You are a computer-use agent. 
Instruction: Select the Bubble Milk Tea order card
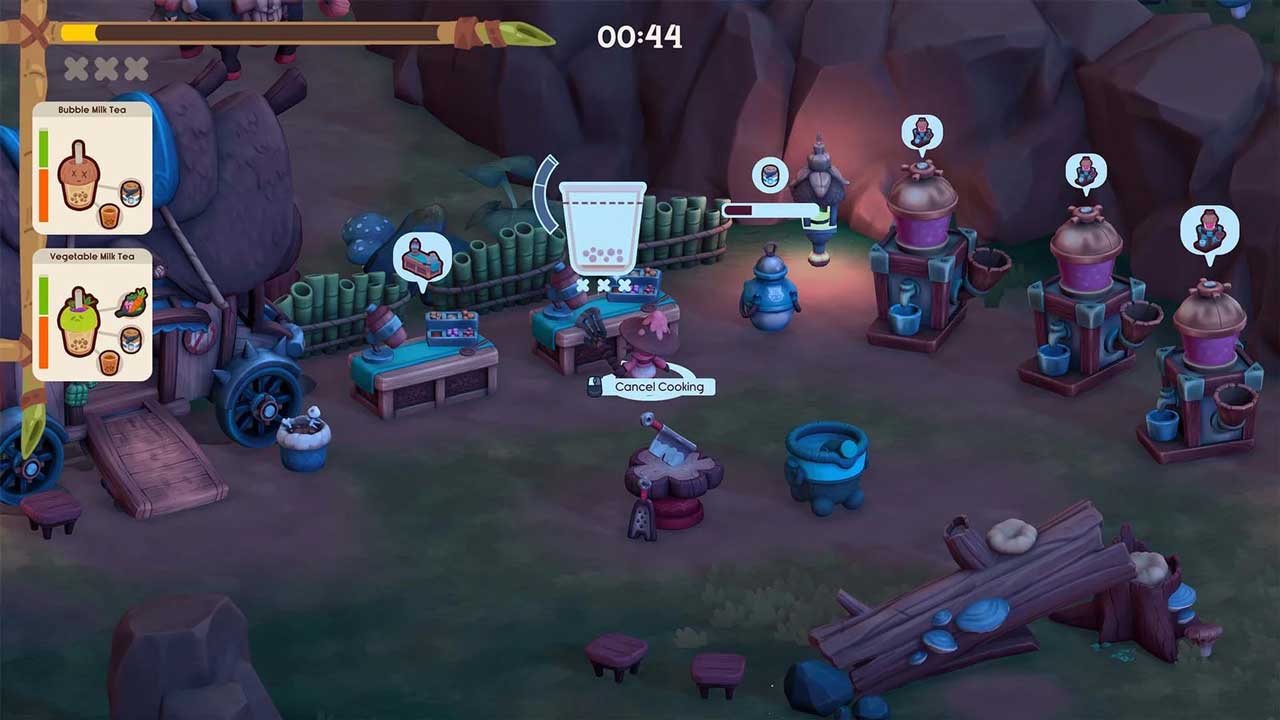pyautogui.click(x=92, y=168)
